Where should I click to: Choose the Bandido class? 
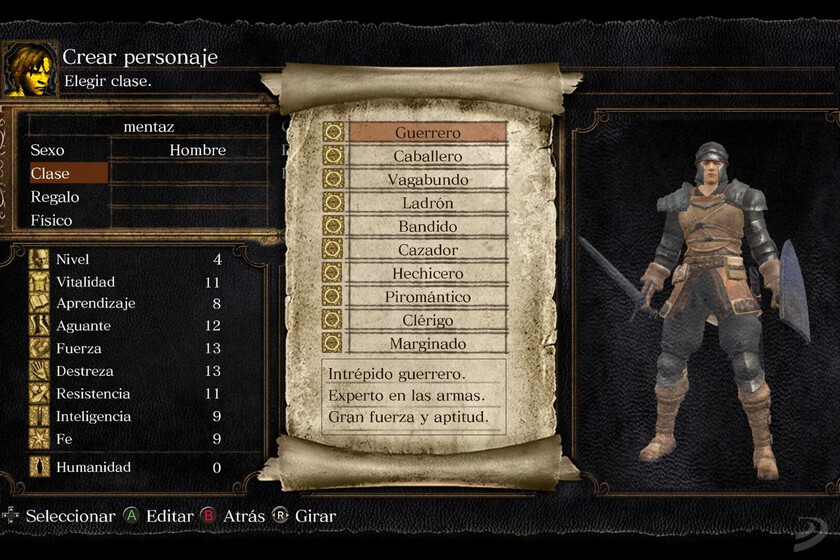(x=427, y=227)
